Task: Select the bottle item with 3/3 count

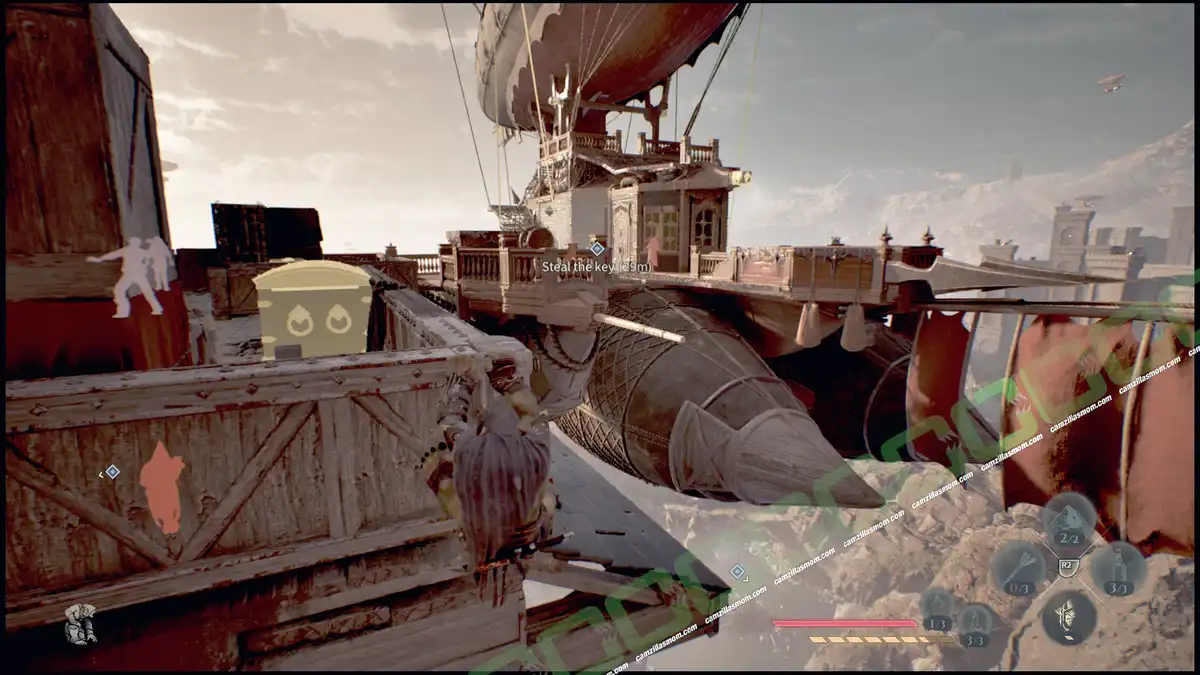Action: click(x=1118, y=568)
